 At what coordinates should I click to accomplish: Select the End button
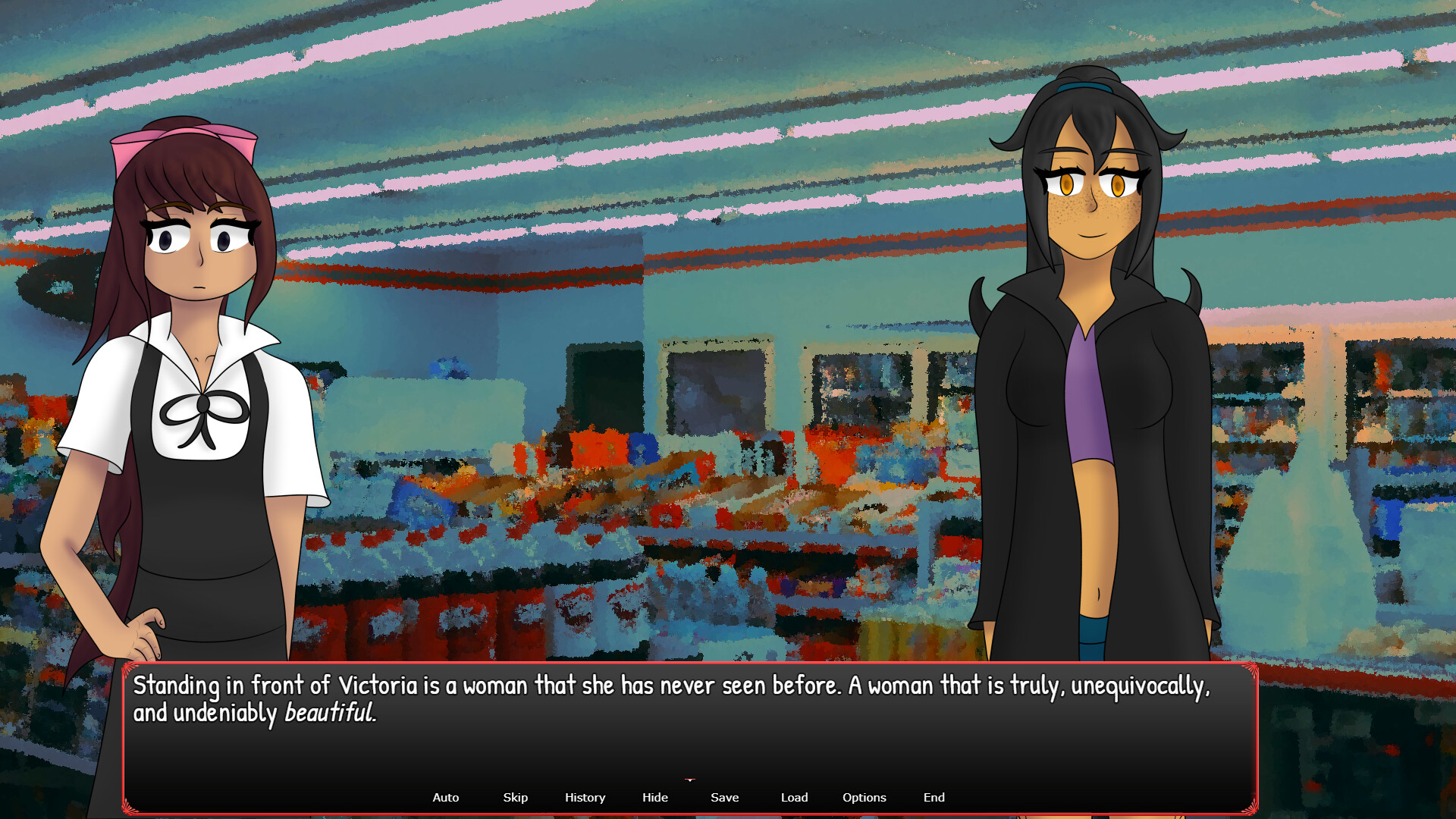934,797
